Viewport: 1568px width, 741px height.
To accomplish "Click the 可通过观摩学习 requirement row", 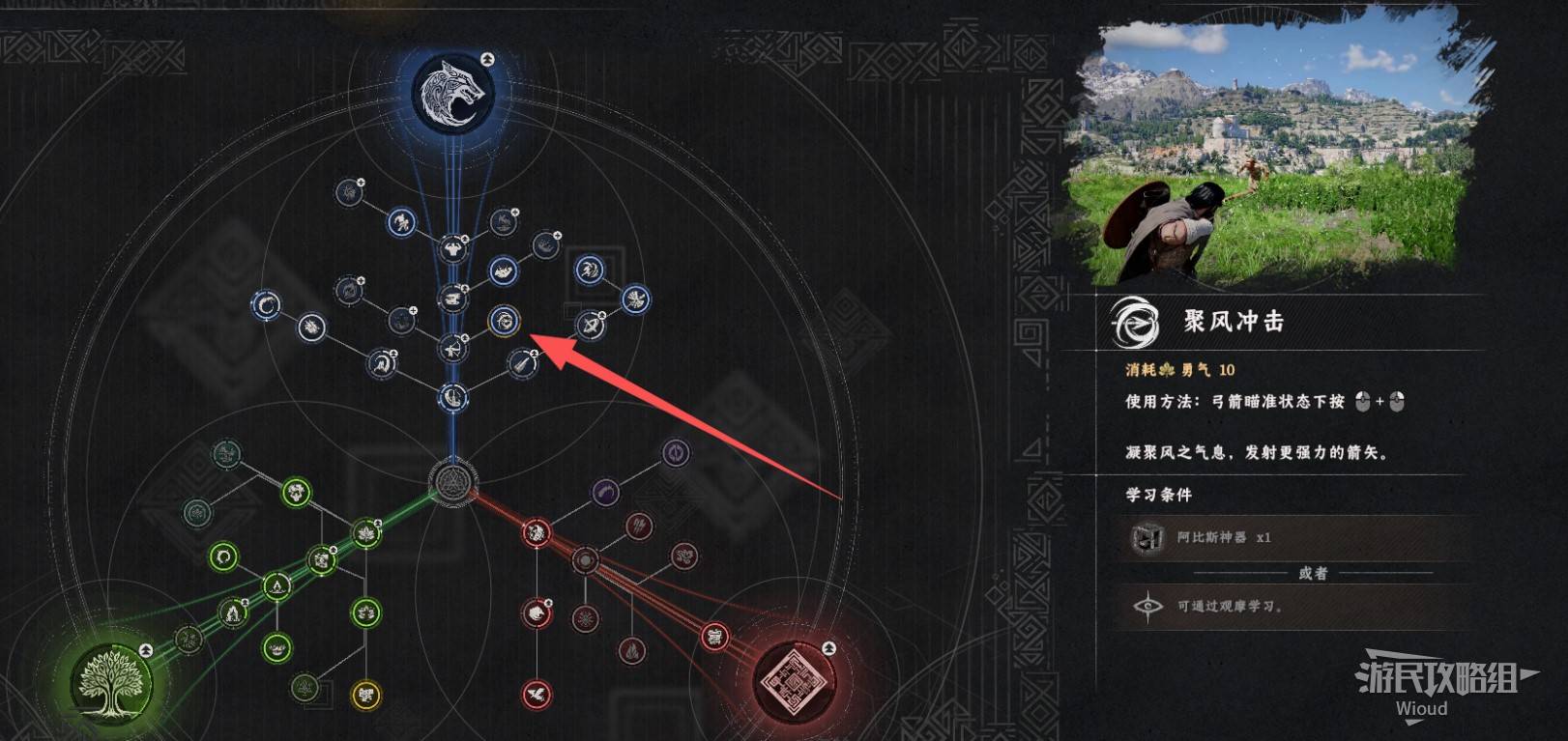I will (1293, 607).
